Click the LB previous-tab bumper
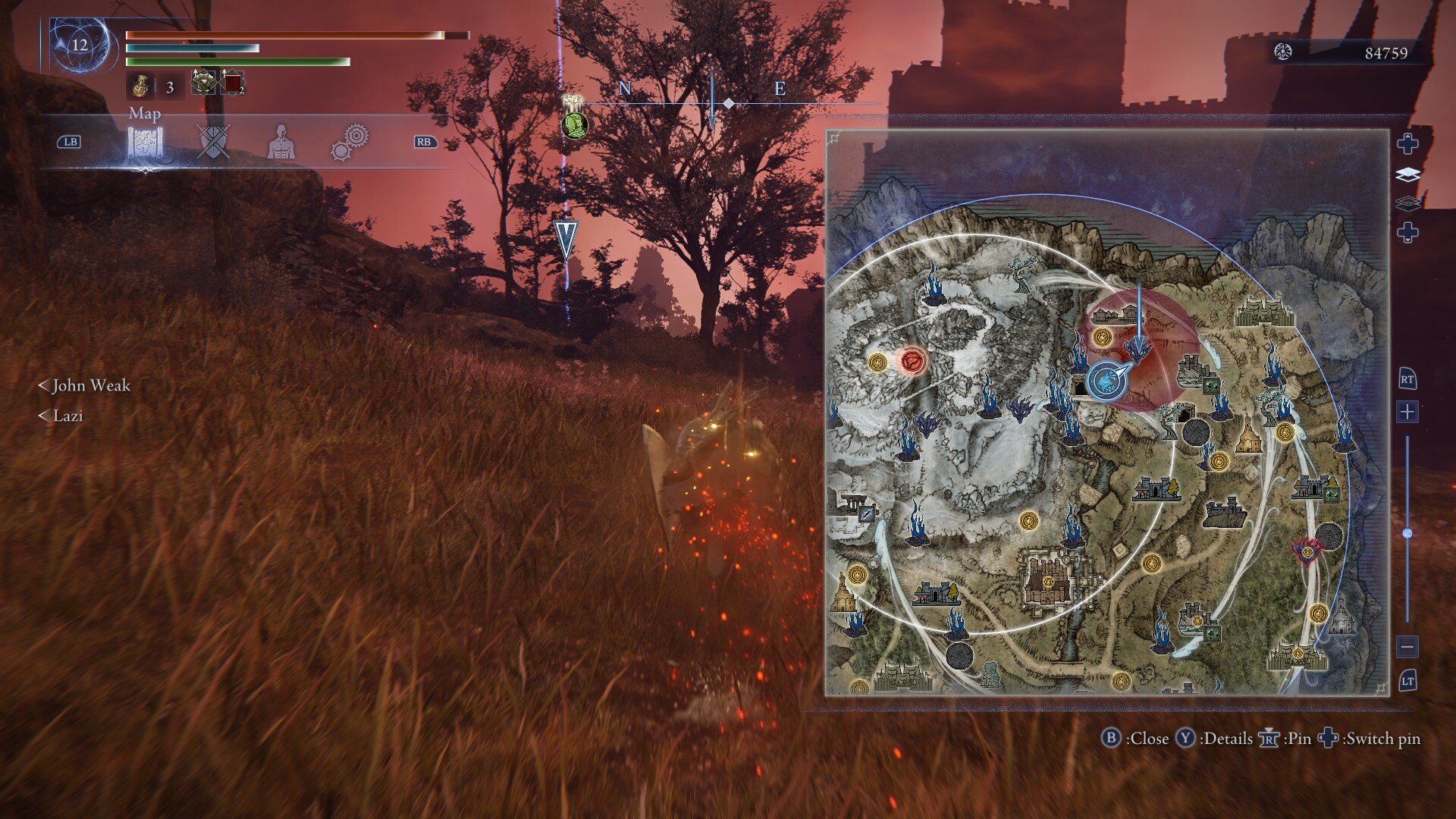The height and width of the screenshot is (819, 1456). click(x=70, y=141)
